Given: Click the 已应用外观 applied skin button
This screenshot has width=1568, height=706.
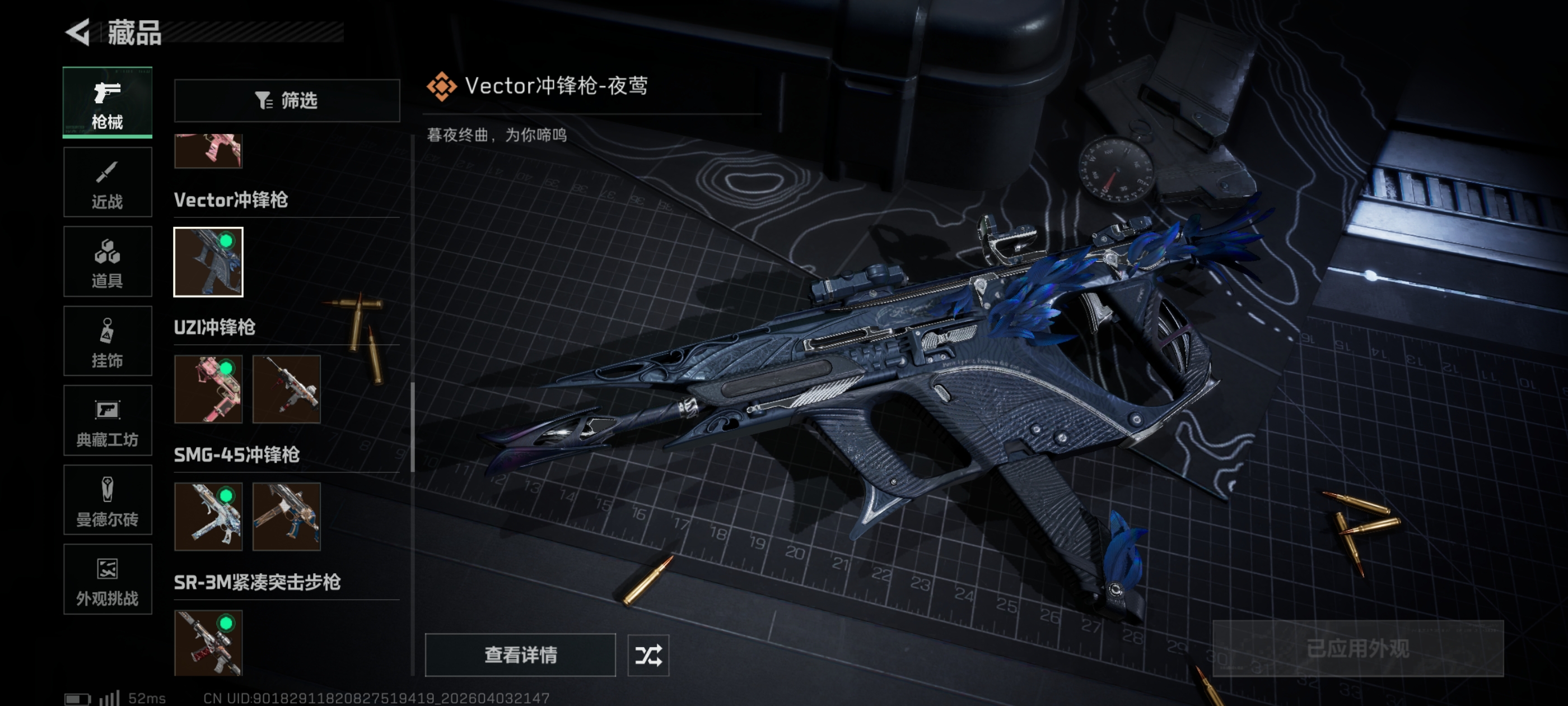Looking at the screenshot, I should pyautogui.click(x=1357, y=649).
